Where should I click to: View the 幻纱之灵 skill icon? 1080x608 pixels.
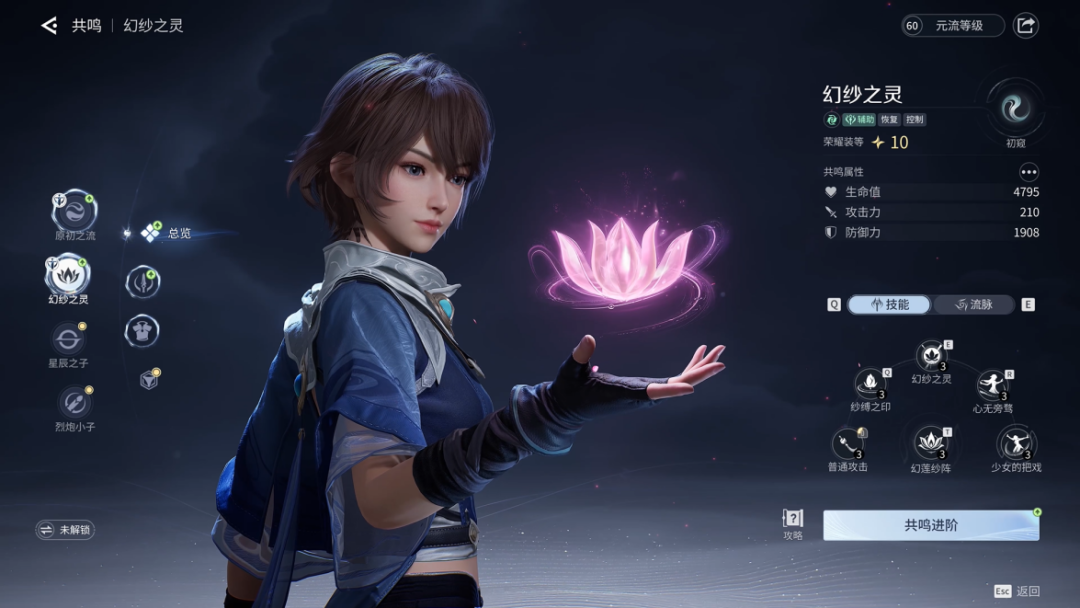click(931, 357)
